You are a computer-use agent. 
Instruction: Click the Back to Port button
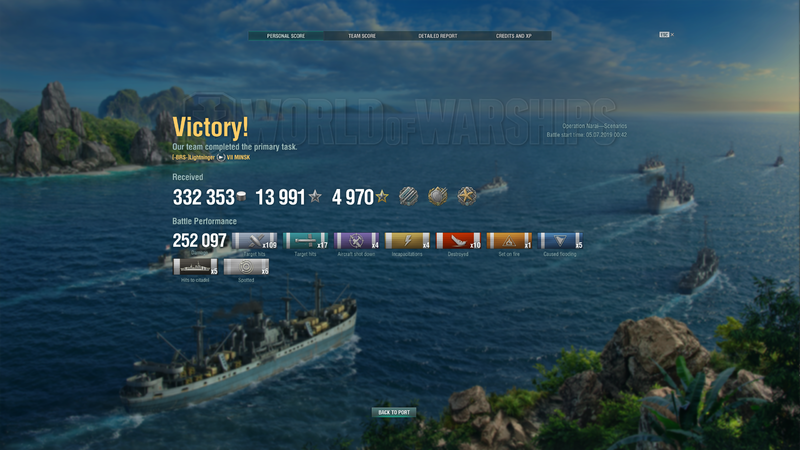393,412
